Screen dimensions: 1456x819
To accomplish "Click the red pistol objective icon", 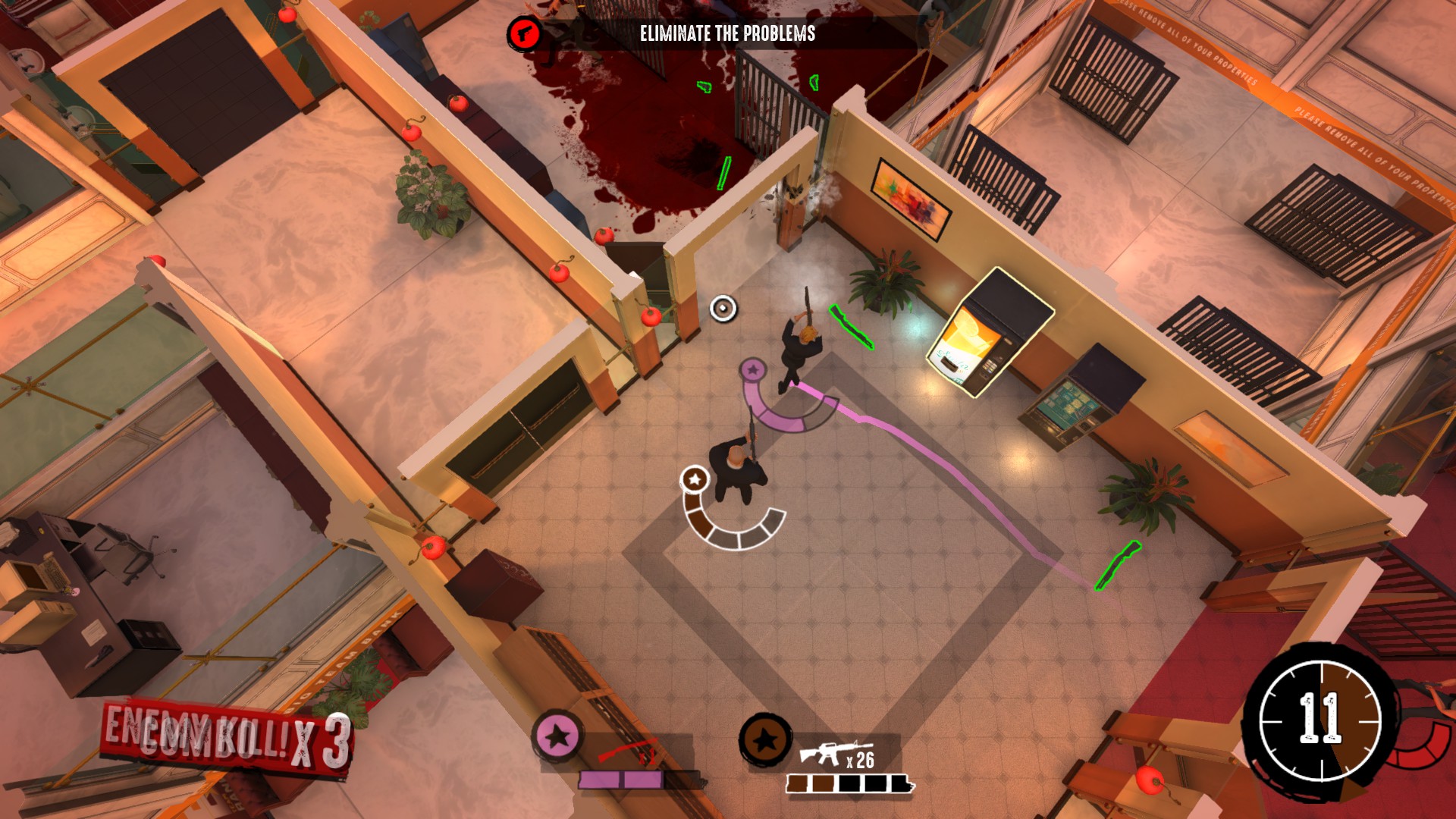I will pyautogui.click(x=524, y=34).
